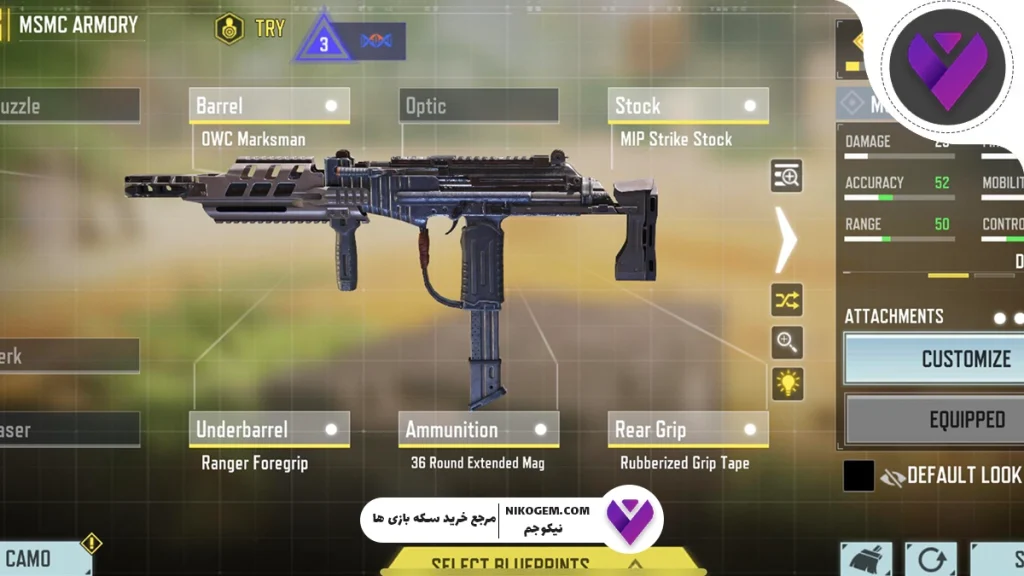Choose the Underbarrel attachment slot
Screen dimensions: 1024x576
(x=269, y=430)
